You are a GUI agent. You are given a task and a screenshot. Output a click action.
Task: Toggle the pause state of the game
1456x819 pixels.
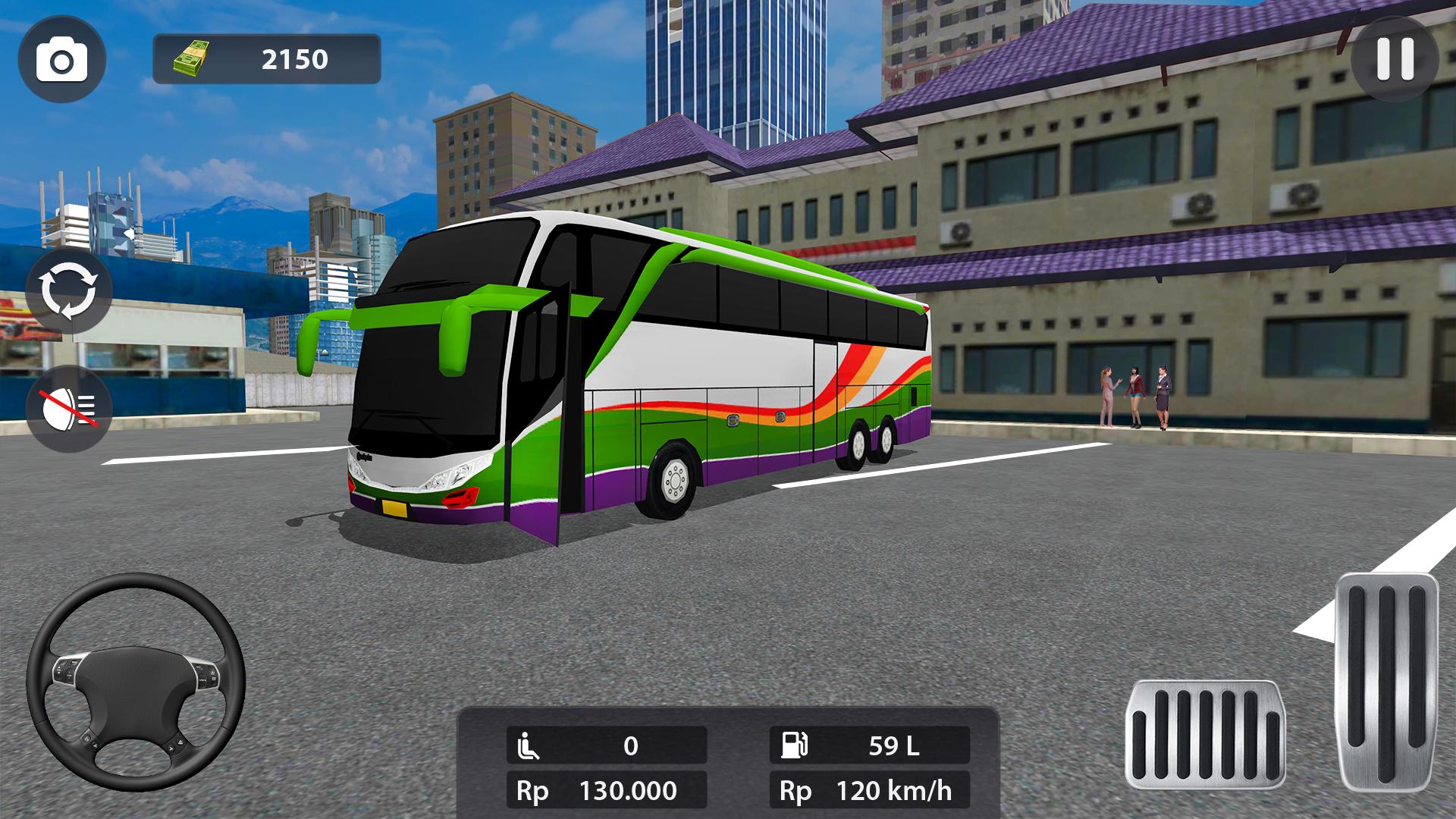point(1395,61)
